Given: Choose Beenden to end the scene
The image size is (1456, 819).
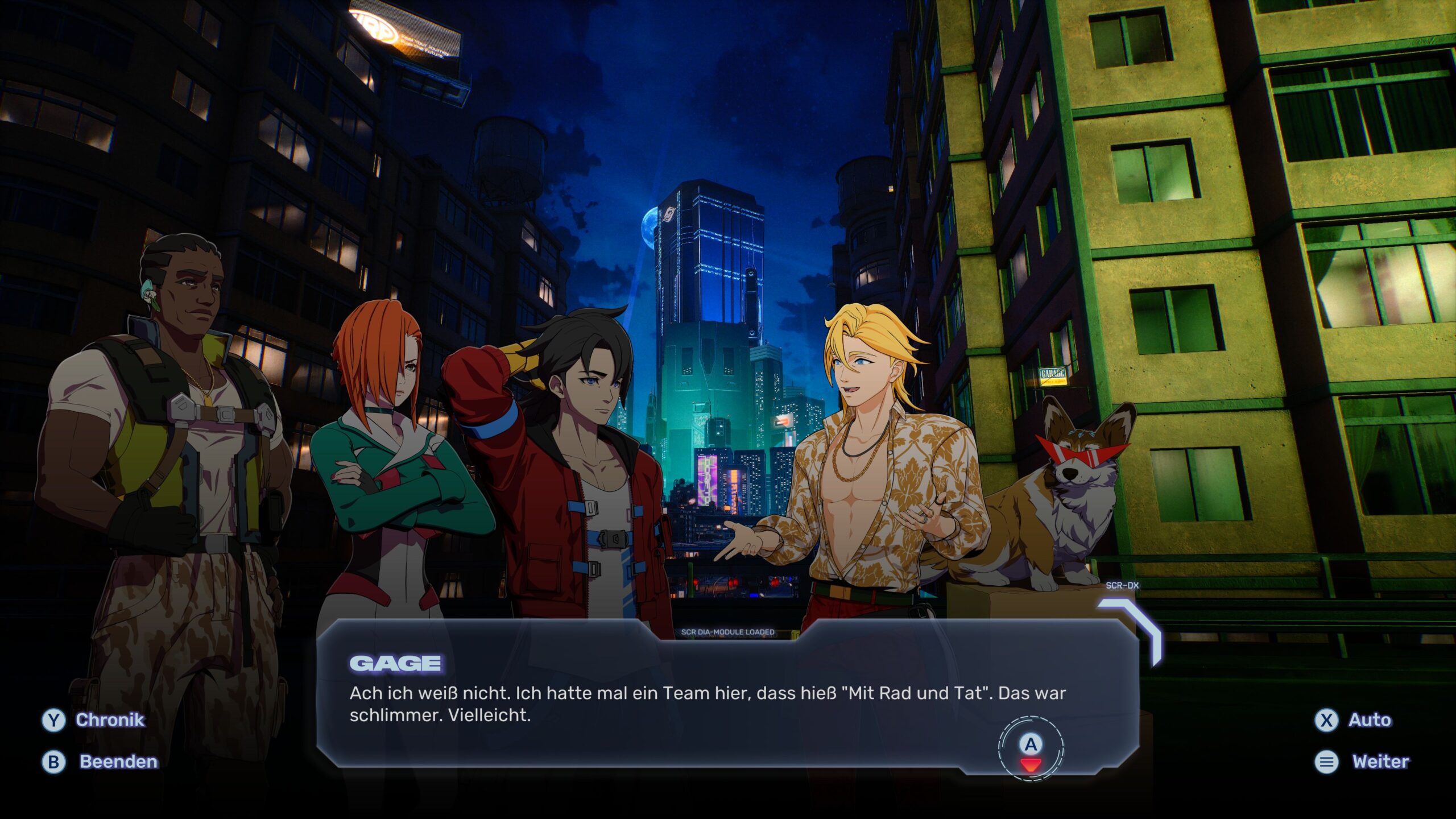Looking at the screenshot, I should click(101, 762).
